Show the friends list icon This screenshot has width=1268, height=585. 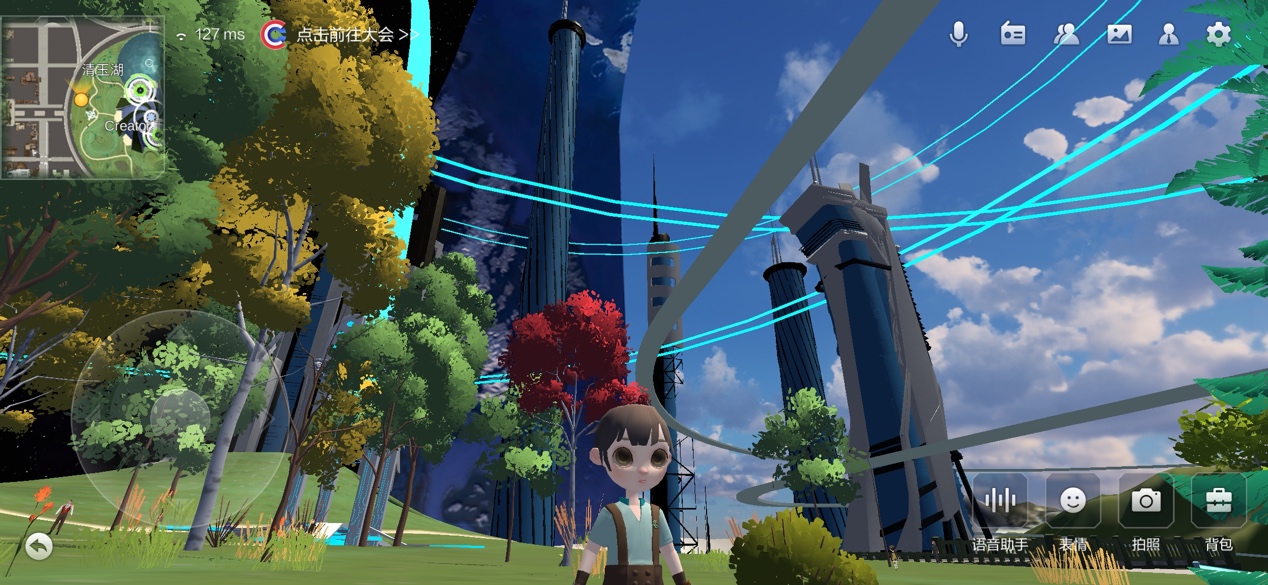coord(1066,34)
